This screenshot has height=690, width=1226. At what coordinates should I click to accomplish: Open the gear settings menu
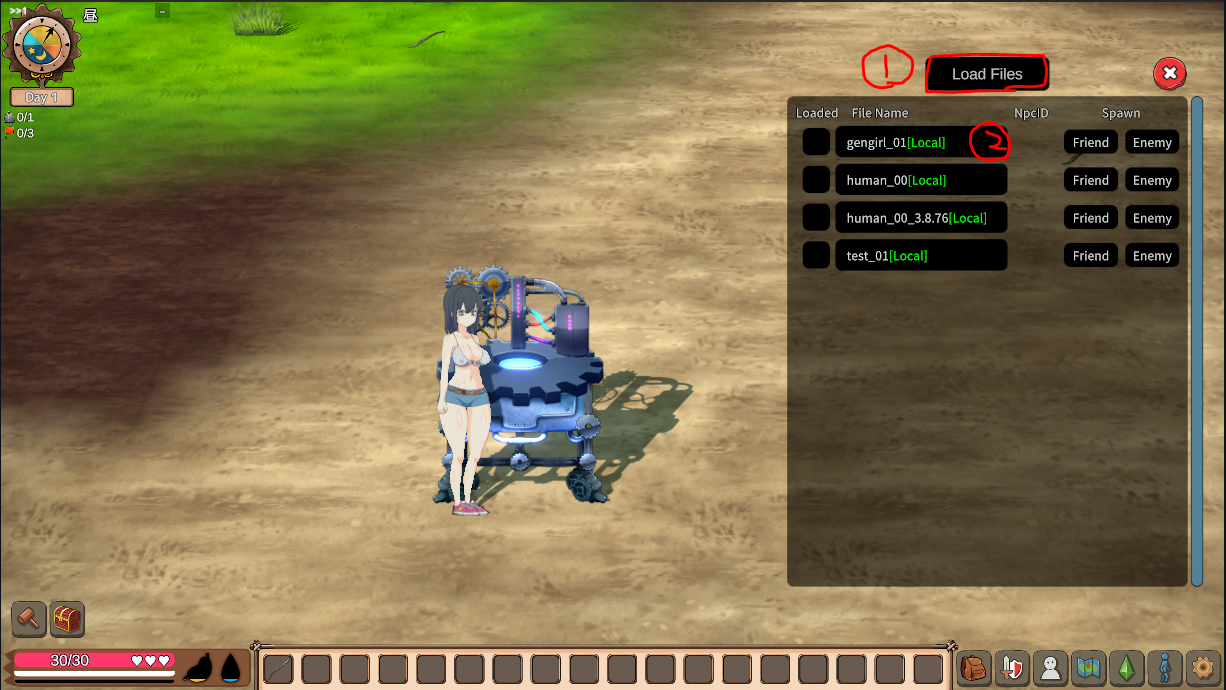[1203, 667]
